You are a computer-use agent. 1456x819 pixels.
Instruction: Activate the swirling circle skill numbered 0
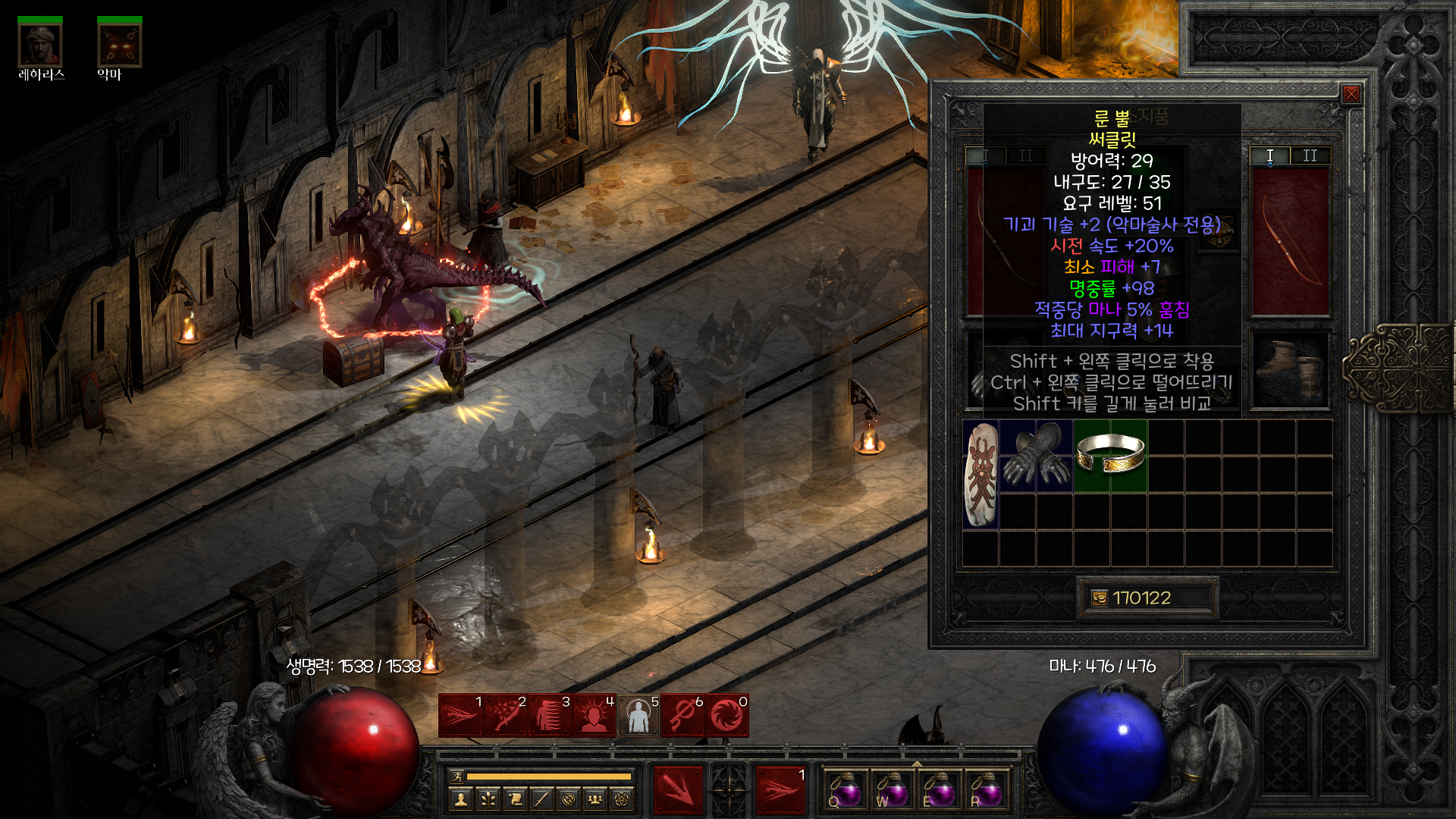tap(726, 716)
